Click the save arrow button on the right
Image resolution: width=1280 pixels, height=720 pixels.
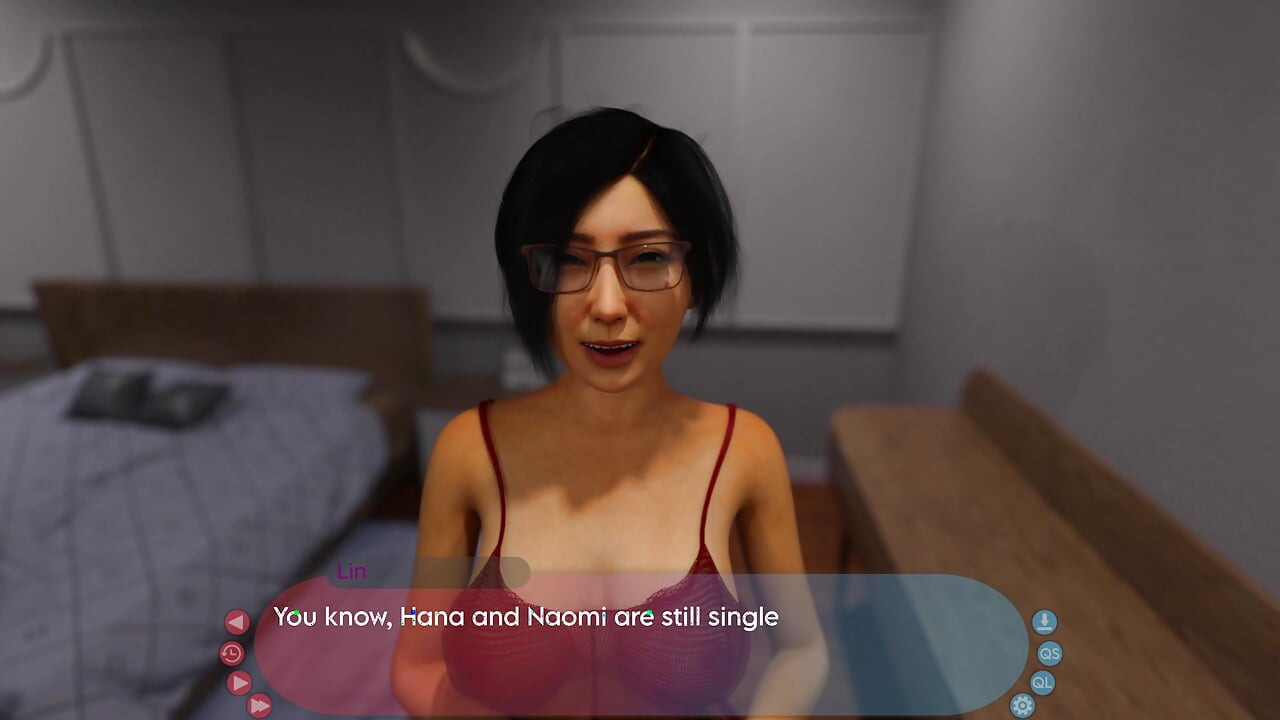(x=1043, y=620)
